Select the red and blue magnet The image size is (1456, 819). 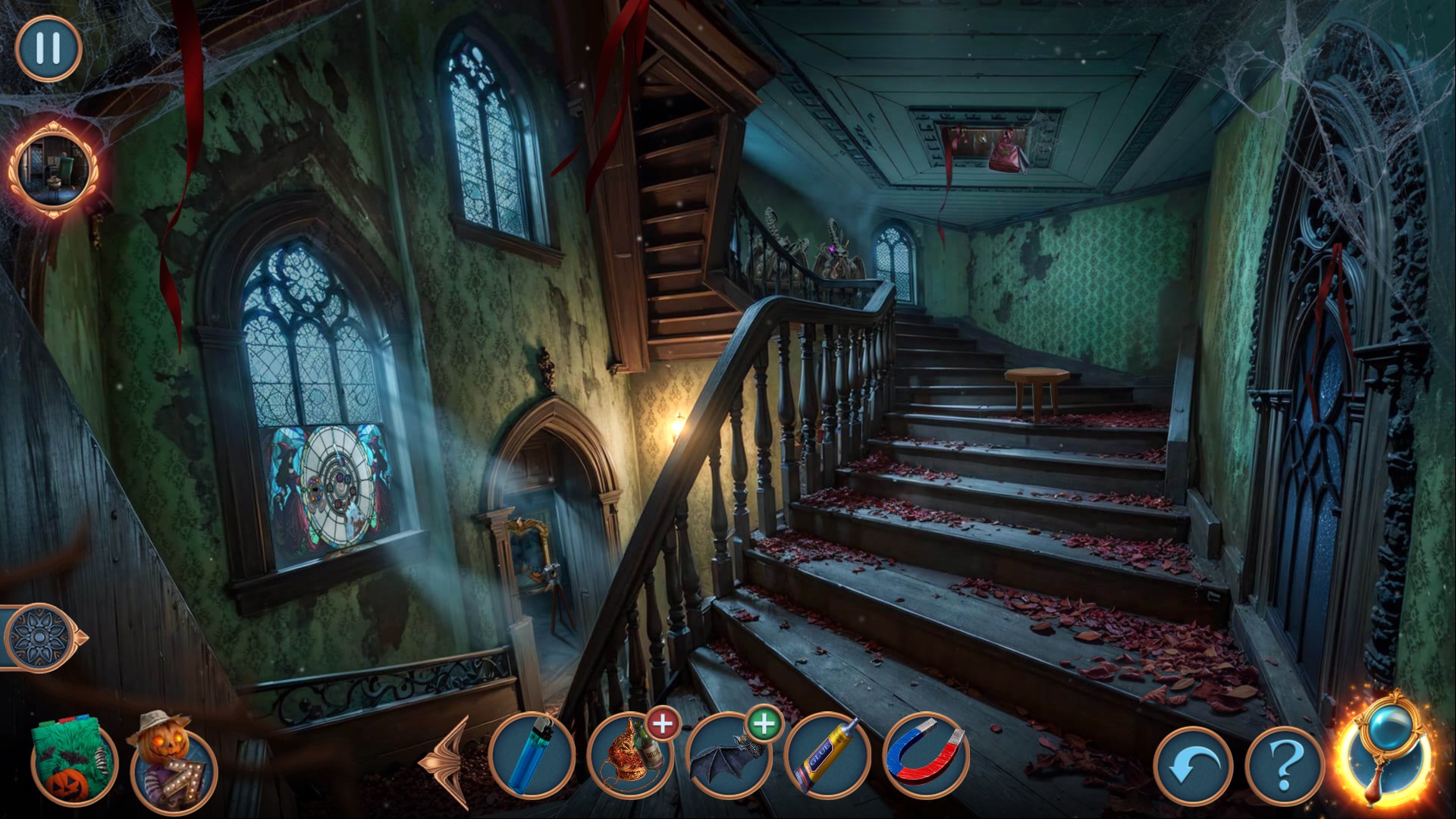(x=927, y=756)
